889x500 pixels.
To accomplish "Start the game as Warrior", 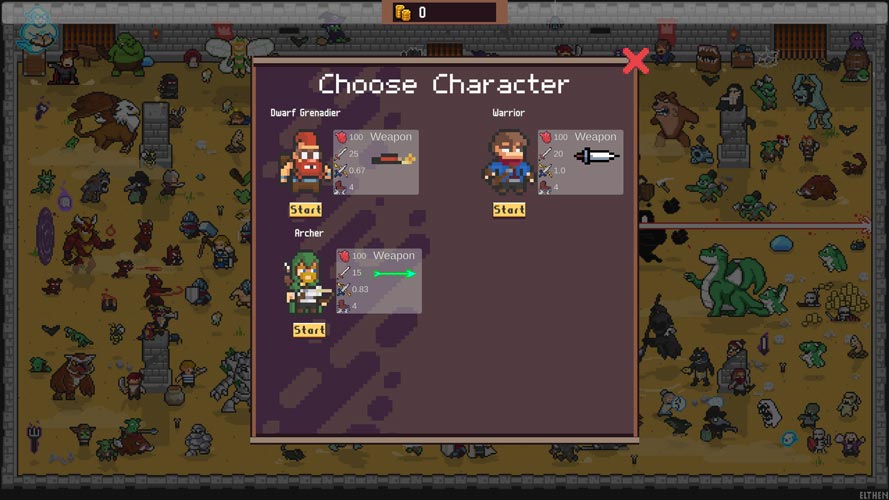I will coord(508,210).
